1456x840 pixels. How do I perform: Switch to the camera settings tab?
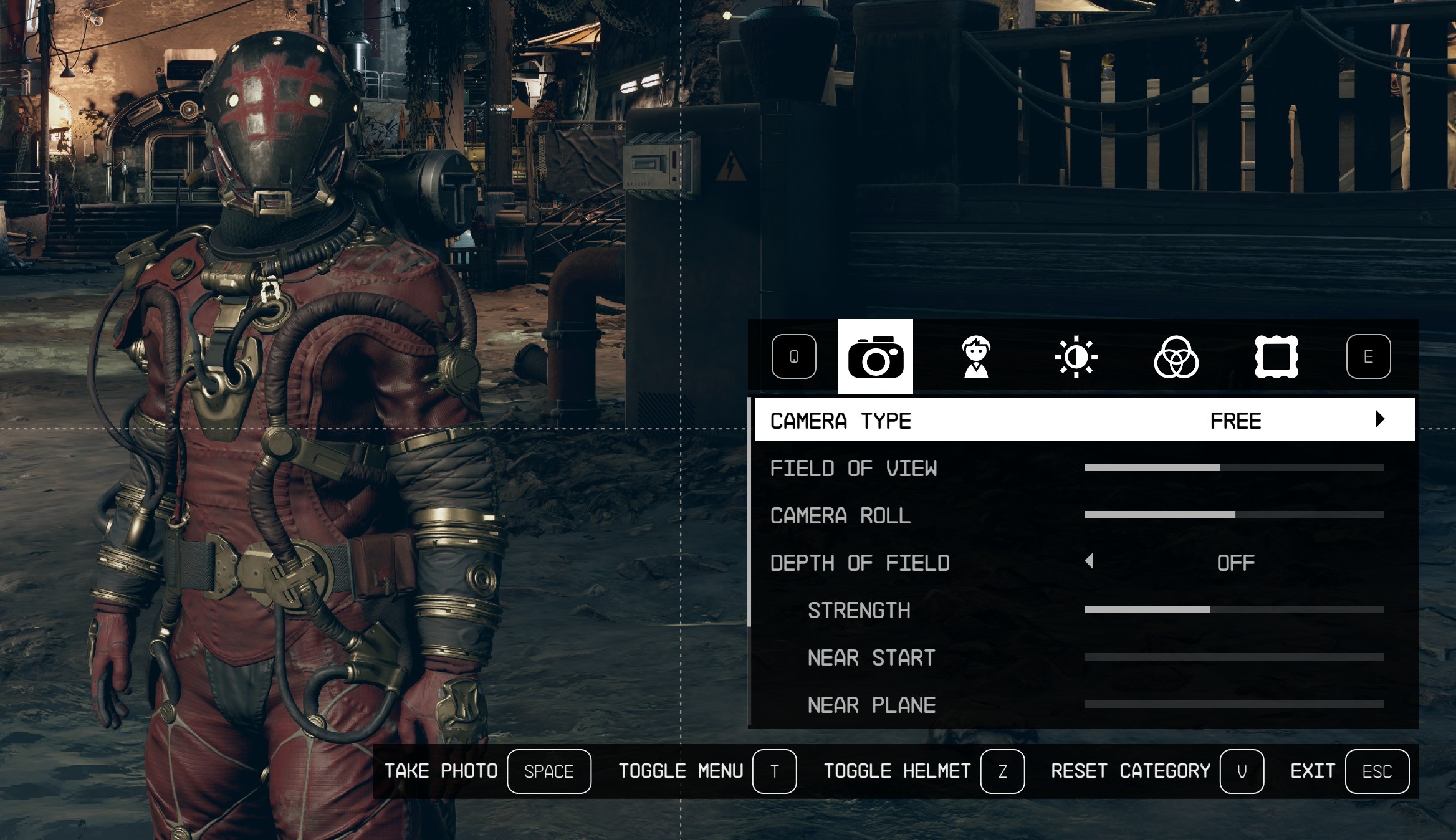point(875,356)
